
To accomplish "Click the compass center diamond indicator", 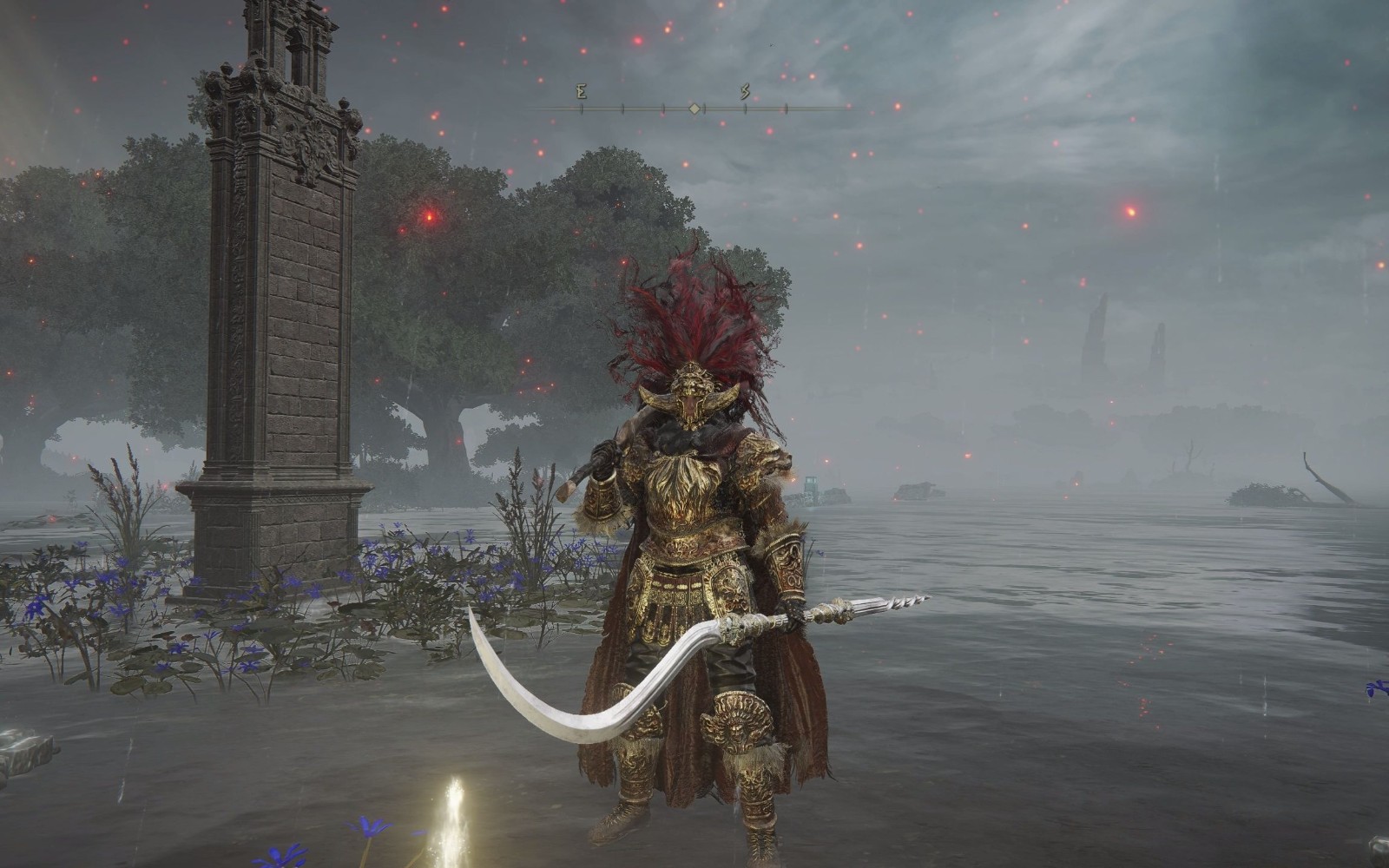I will point(694,108).
